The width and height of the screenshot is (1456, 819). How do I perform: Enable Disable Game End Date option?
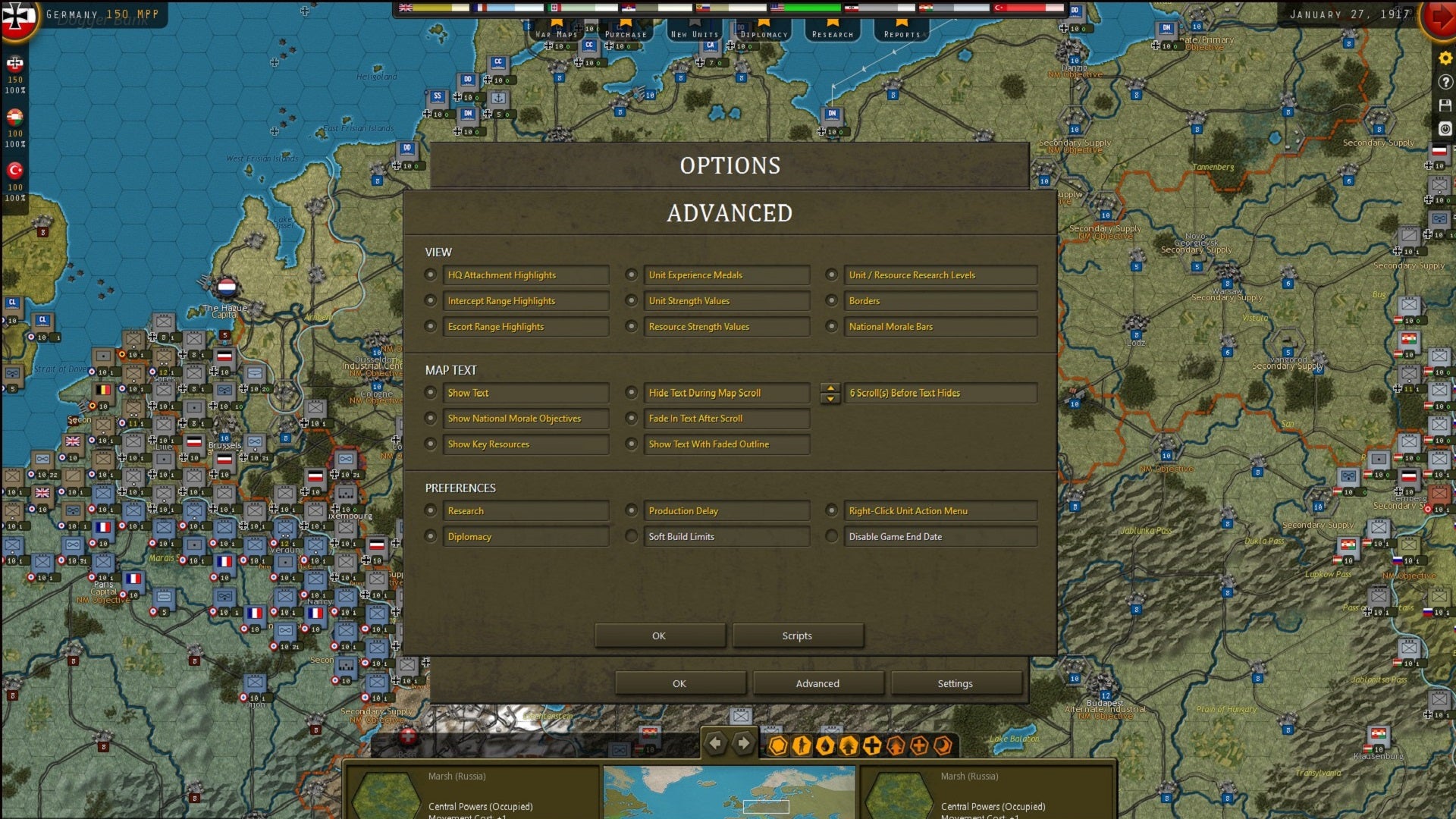832,536
